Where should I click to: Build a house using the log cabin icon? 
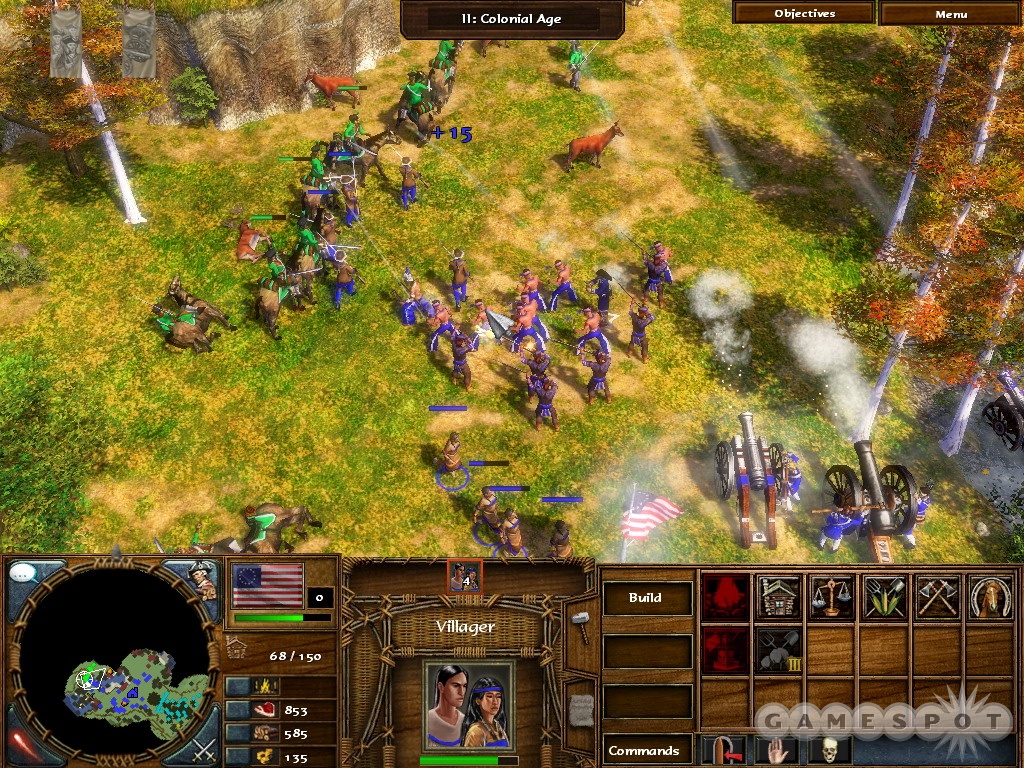click(777, 597)
